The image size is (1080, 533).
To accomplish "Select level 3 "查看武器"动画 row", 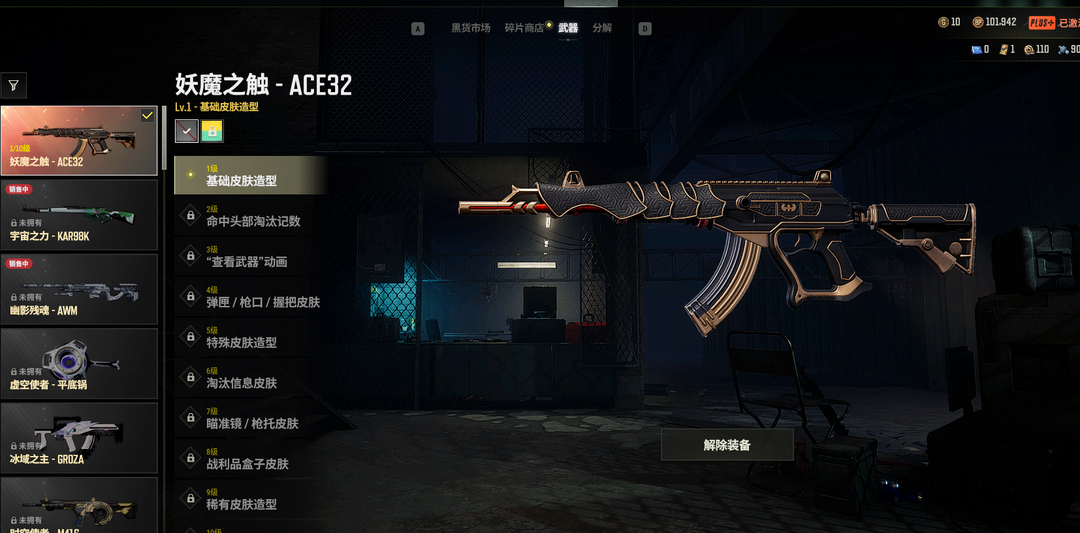I will click(x=250, y=257).
